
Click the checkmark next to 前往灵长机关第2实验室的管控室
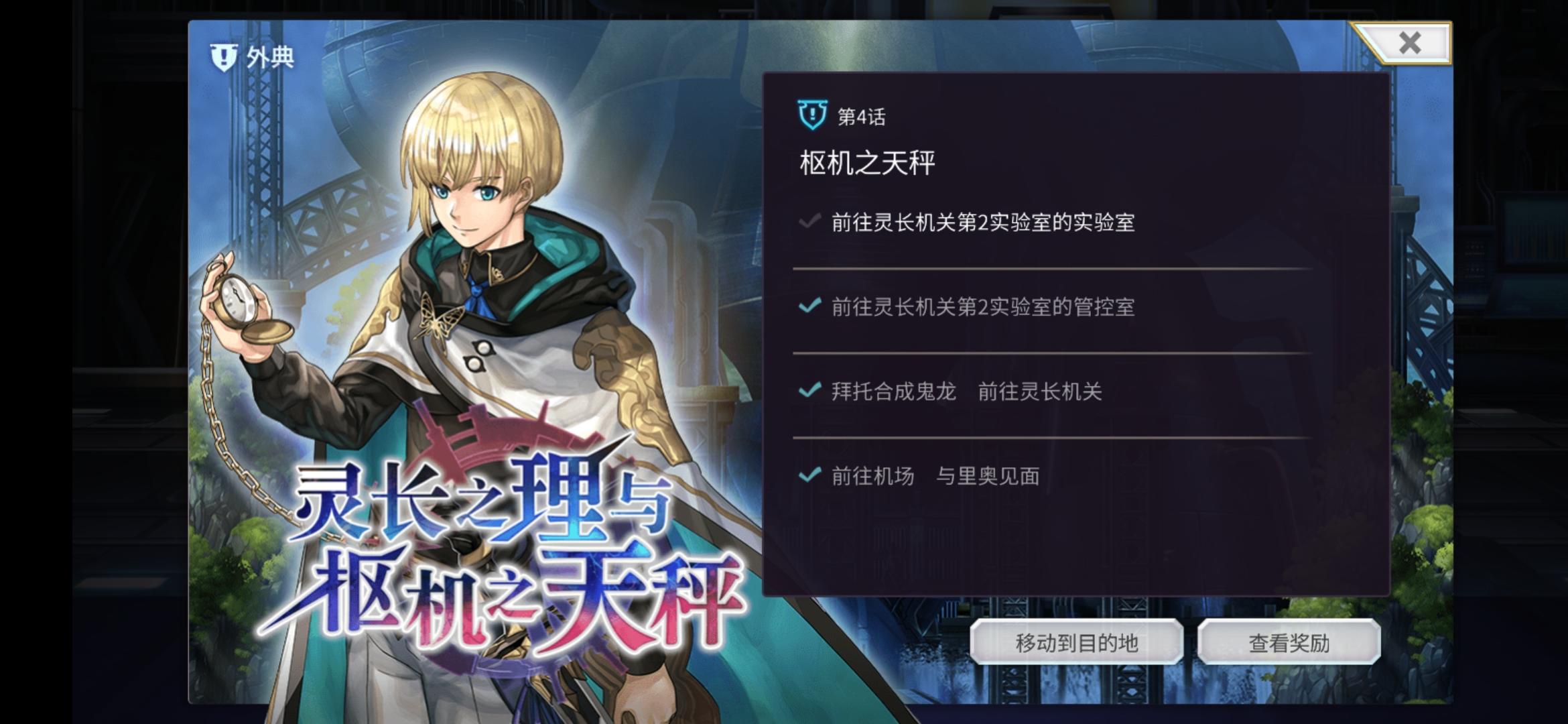[x=808, y=306]
